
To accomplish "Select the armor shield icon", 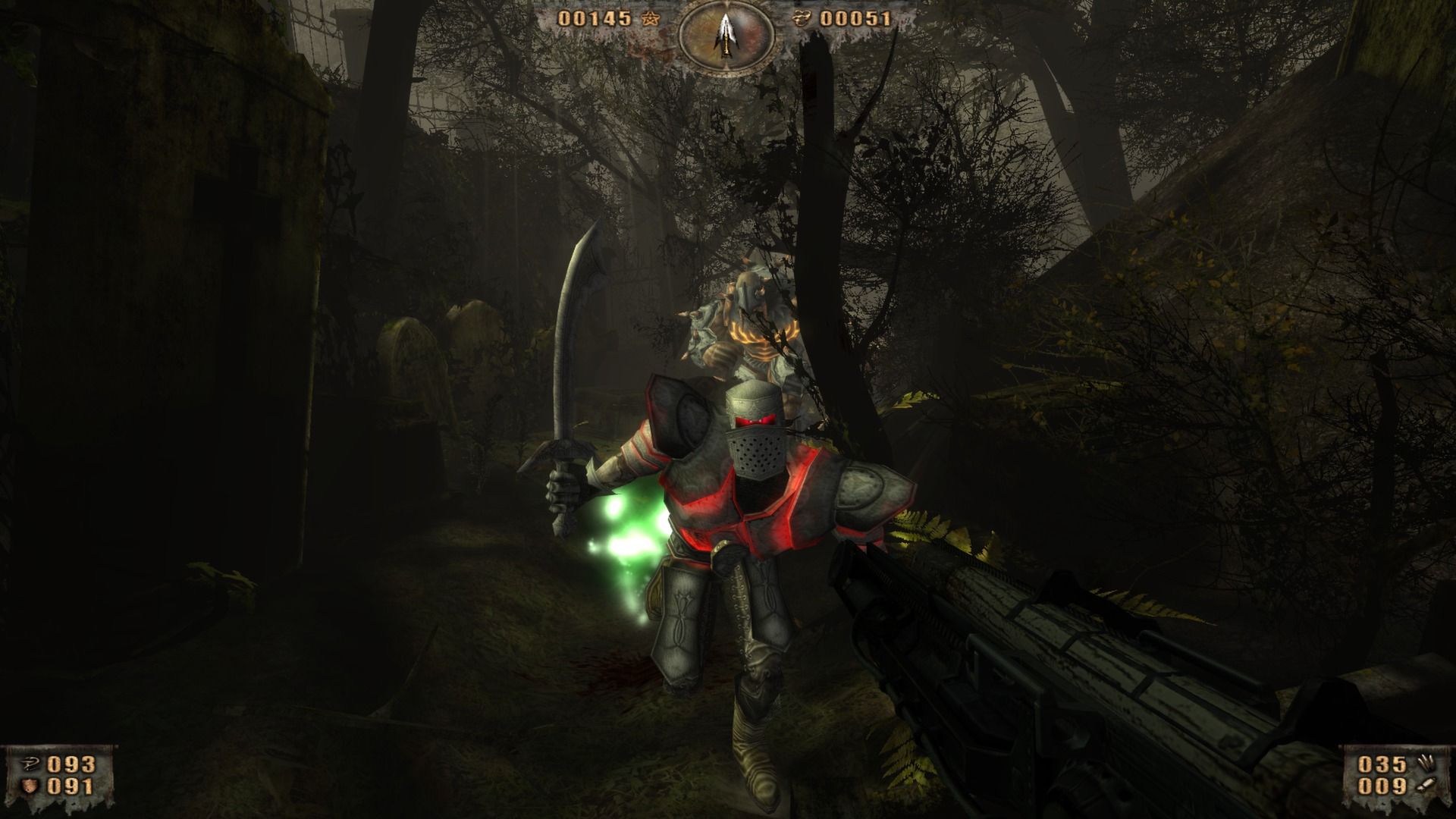I will 30,786.
